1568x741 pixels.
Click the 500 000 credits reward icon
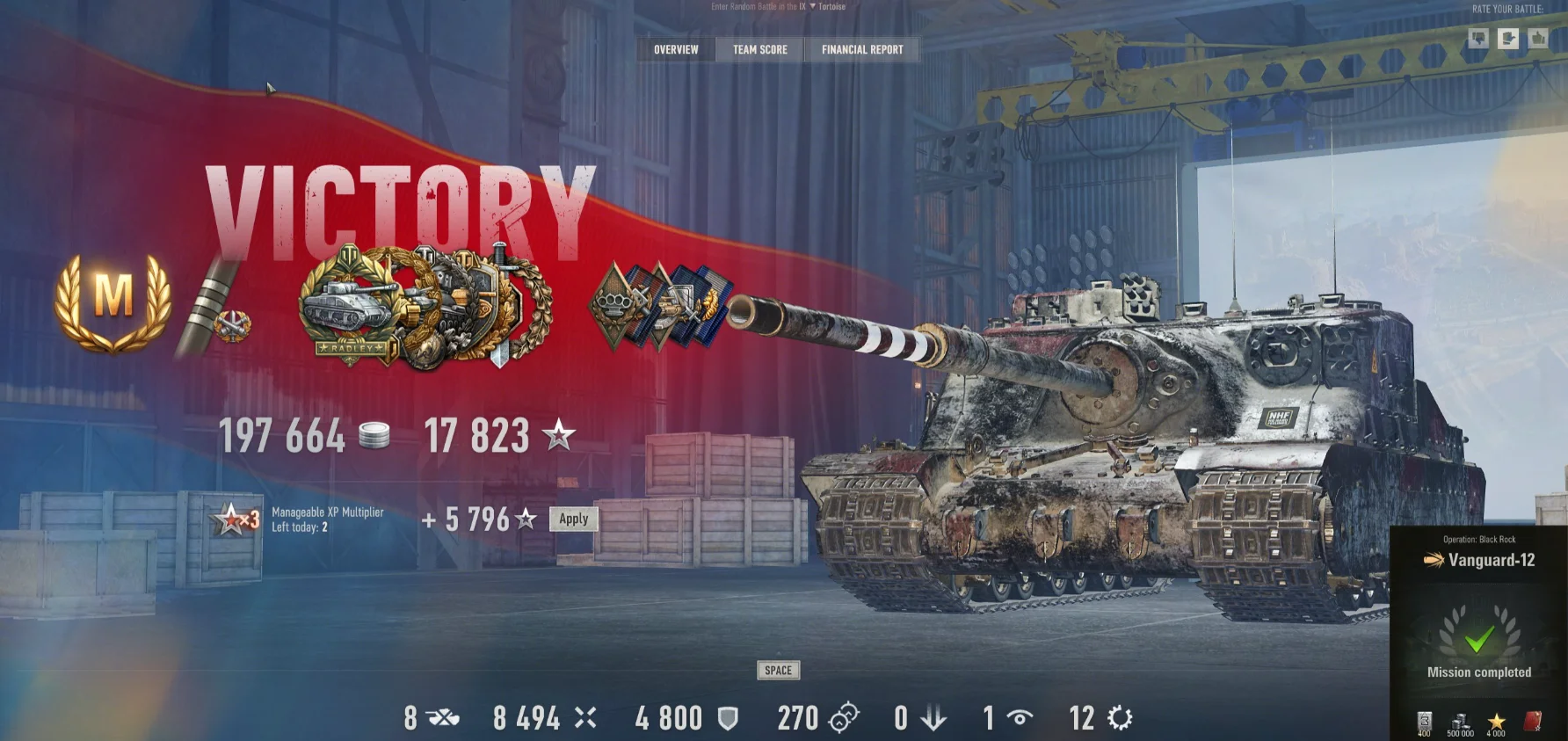pos(1460,721)
